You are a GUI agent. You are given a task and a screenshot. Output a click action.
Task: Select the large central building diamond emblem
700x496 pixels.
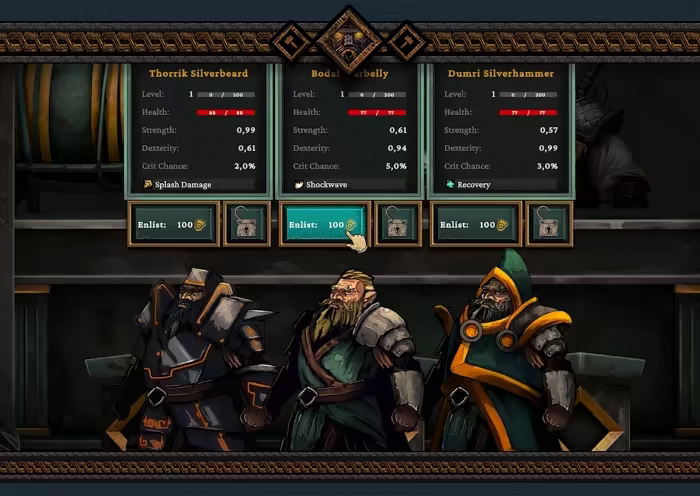(x=349, y=39)
